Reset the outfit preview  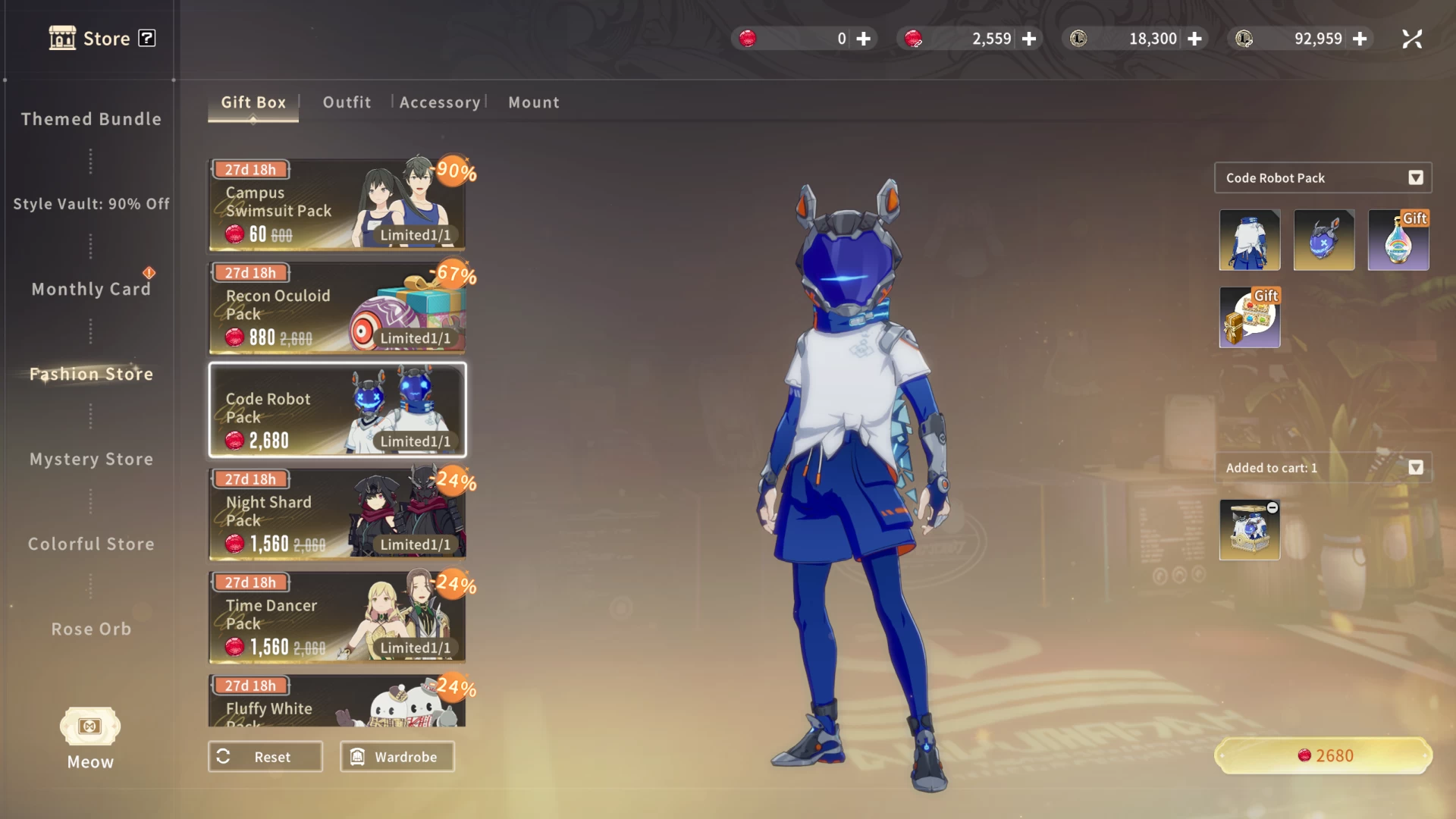tap(265, 757)
